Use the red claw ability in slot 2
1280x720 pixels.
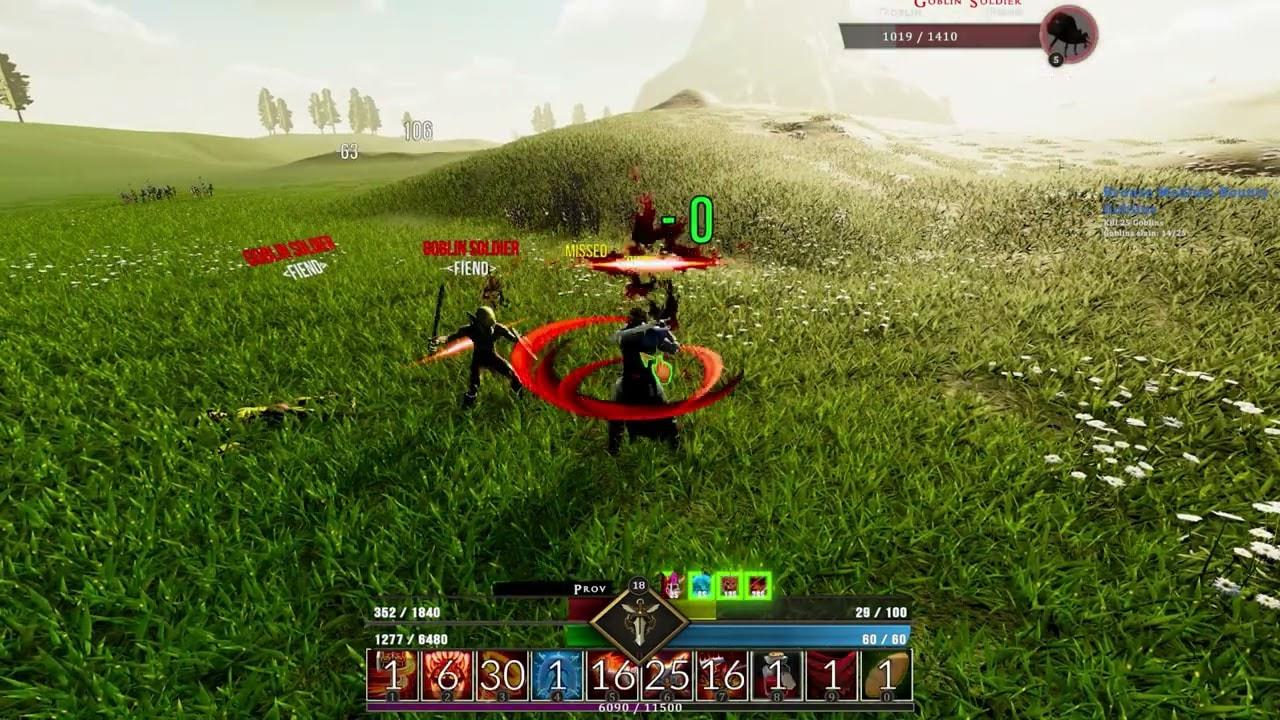pos(447,676)
